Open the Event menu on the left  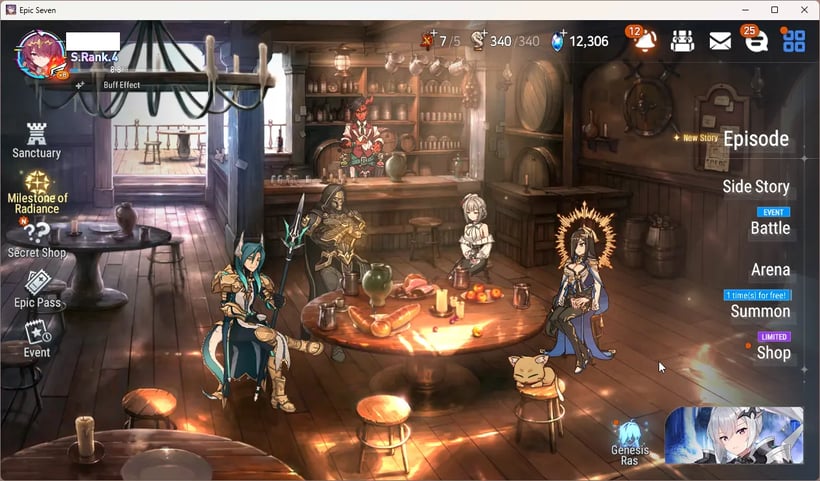pyautogui.click(x=37, y=338)
